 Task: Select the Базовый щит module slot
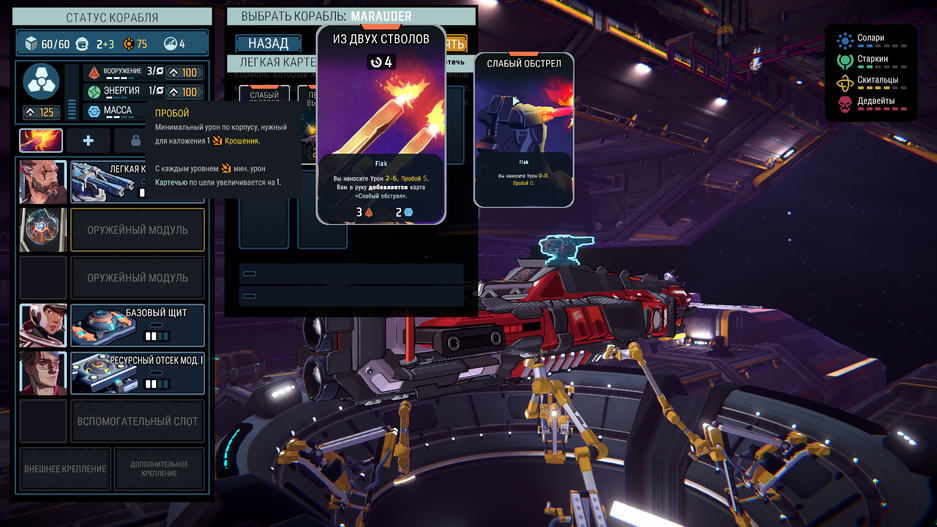[x=137, y=326]
